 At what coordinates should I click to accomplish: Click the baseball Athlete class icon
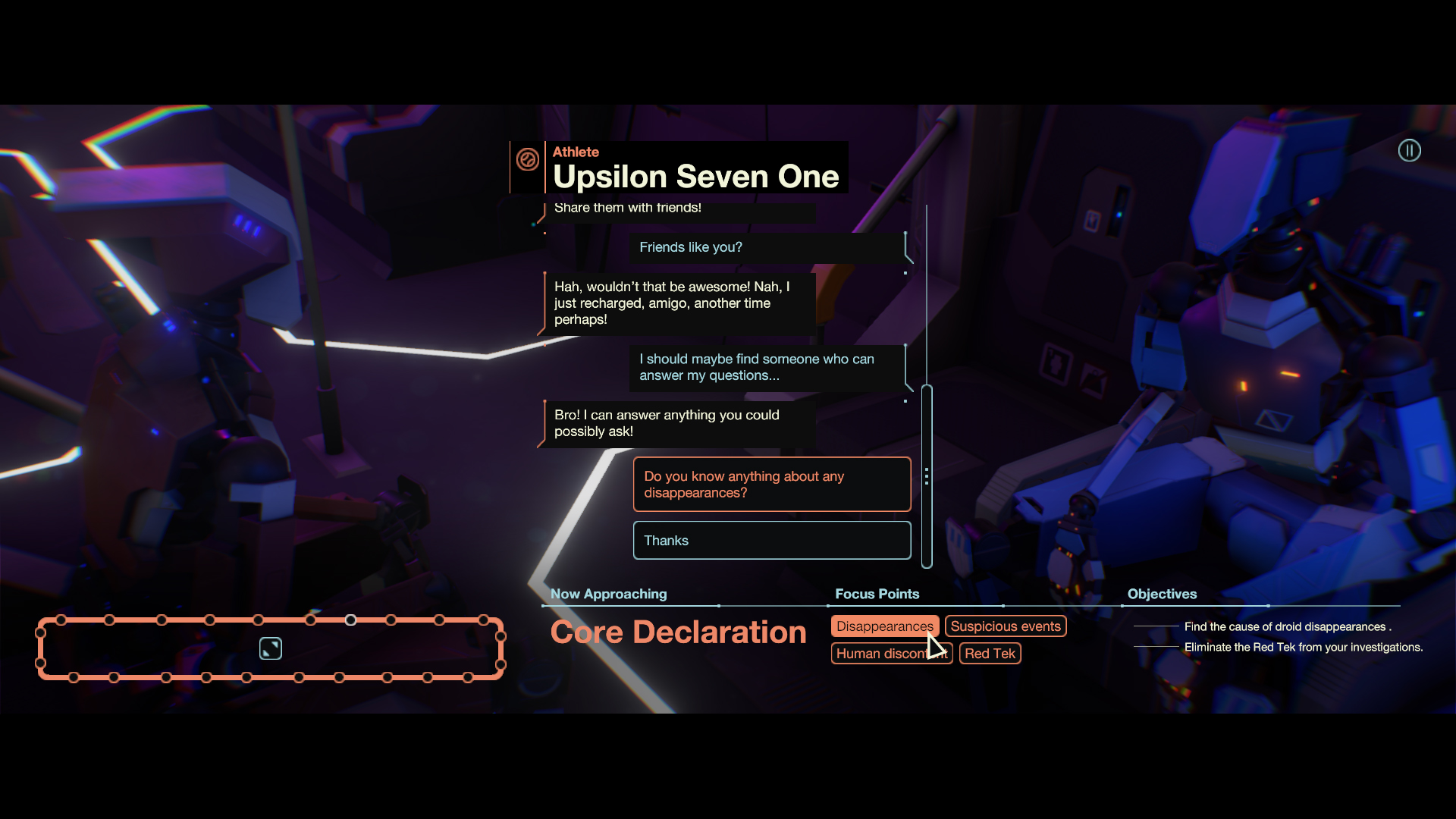point(528,160)
